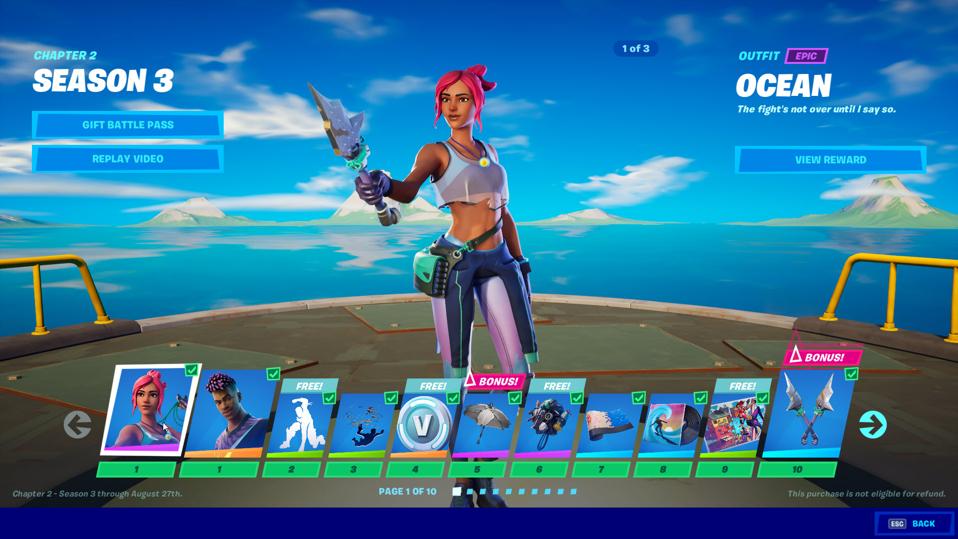Select the Ocean outfit reward tile

coord(150,412)
